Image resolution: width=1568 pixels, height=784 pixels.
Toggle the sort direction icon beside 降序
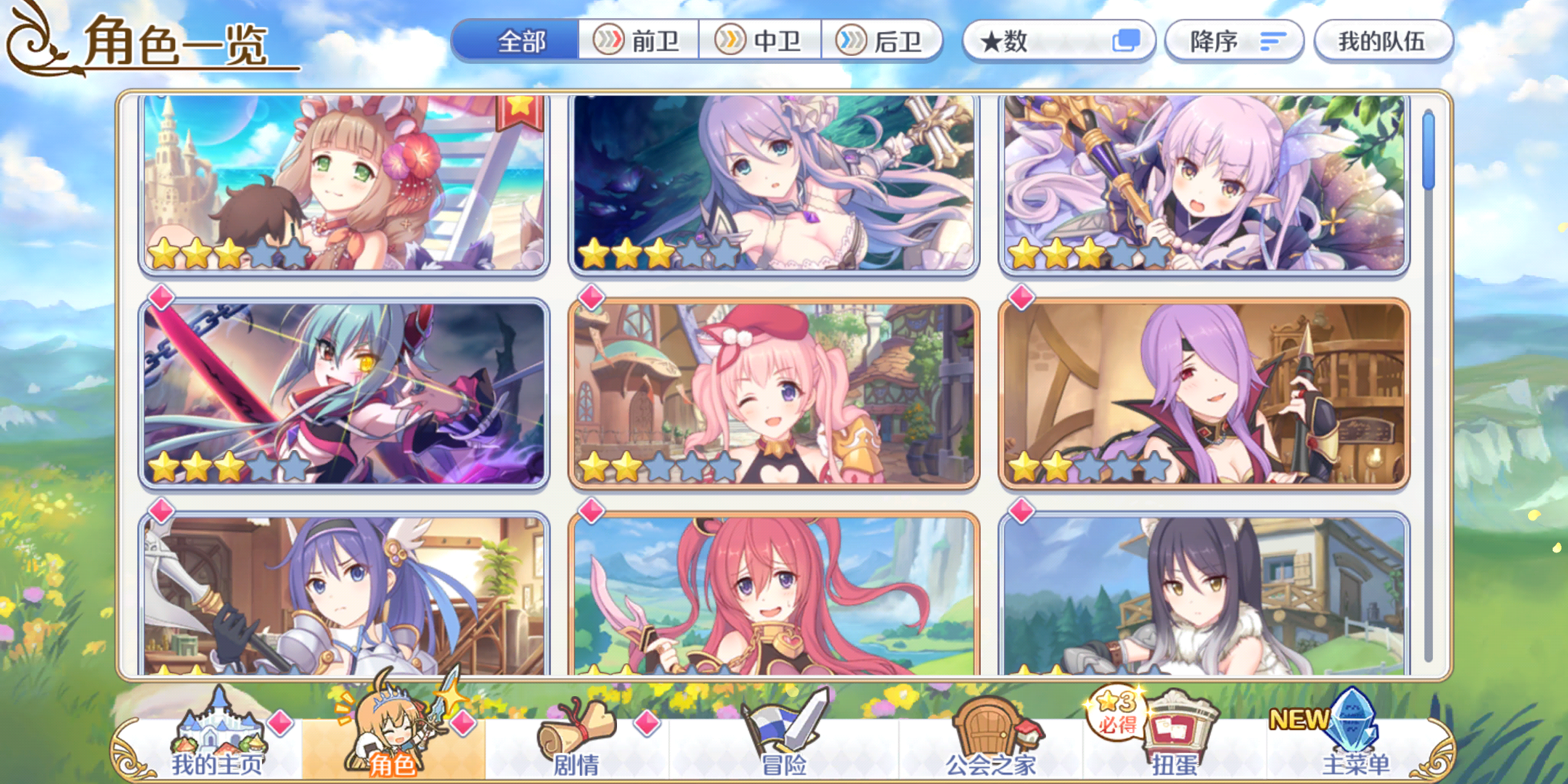pos(1272,41)
